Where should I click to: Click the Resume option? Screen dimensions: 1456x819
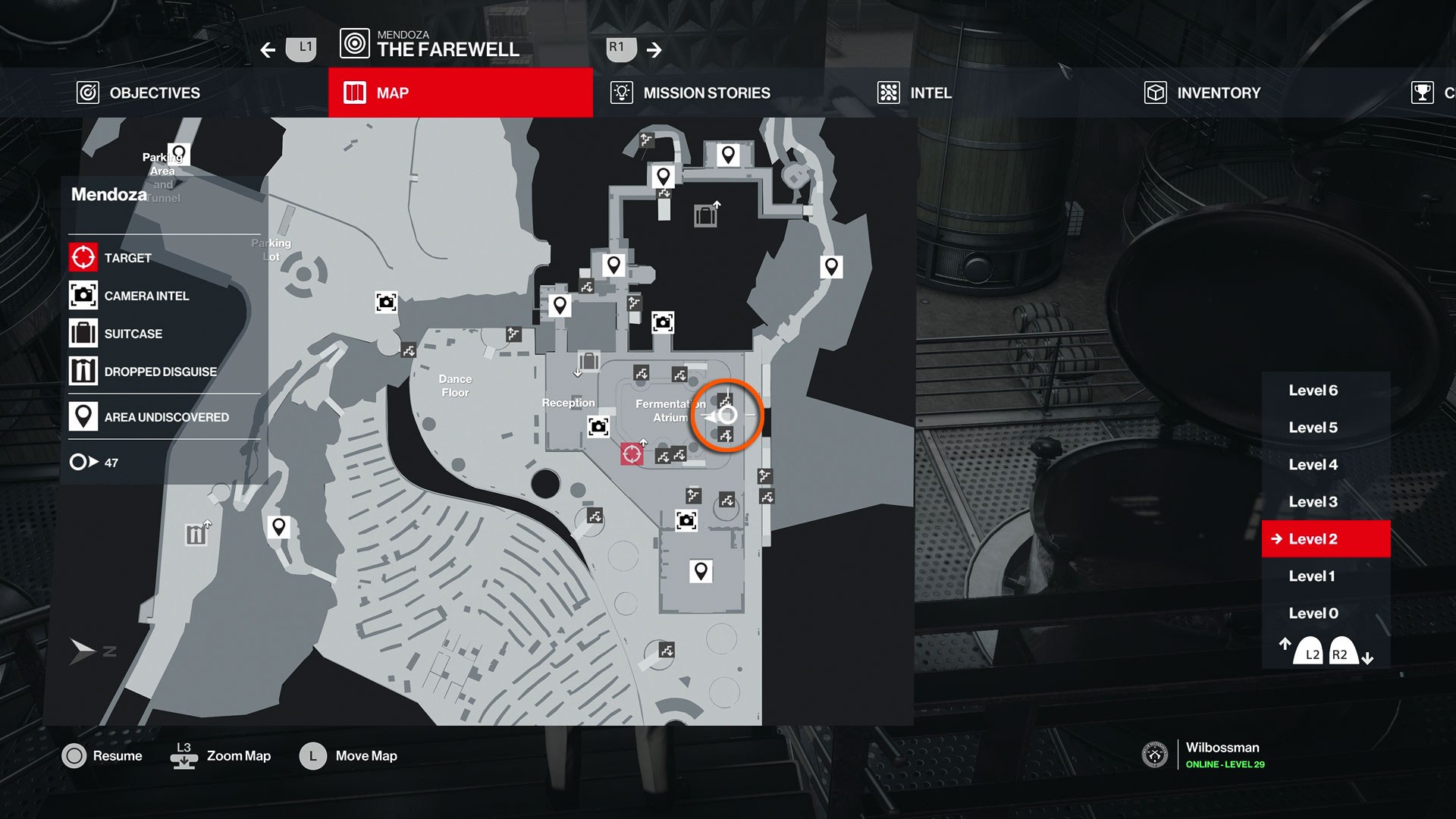click(x=102, y=756)
